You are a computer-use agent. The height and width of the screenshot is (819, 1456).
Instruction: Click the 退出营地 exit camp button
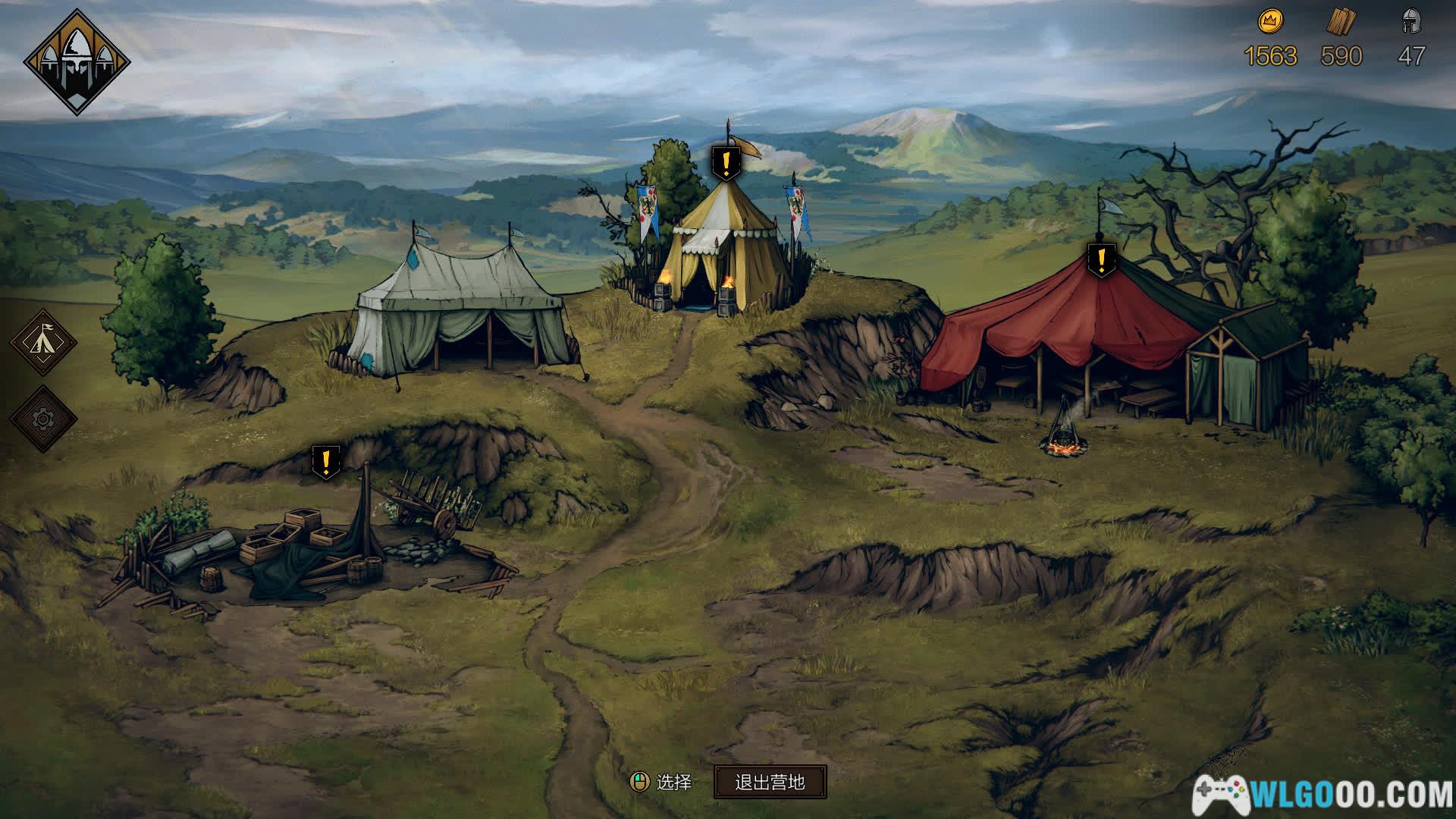pyautogui.click(x=770, y=782)
